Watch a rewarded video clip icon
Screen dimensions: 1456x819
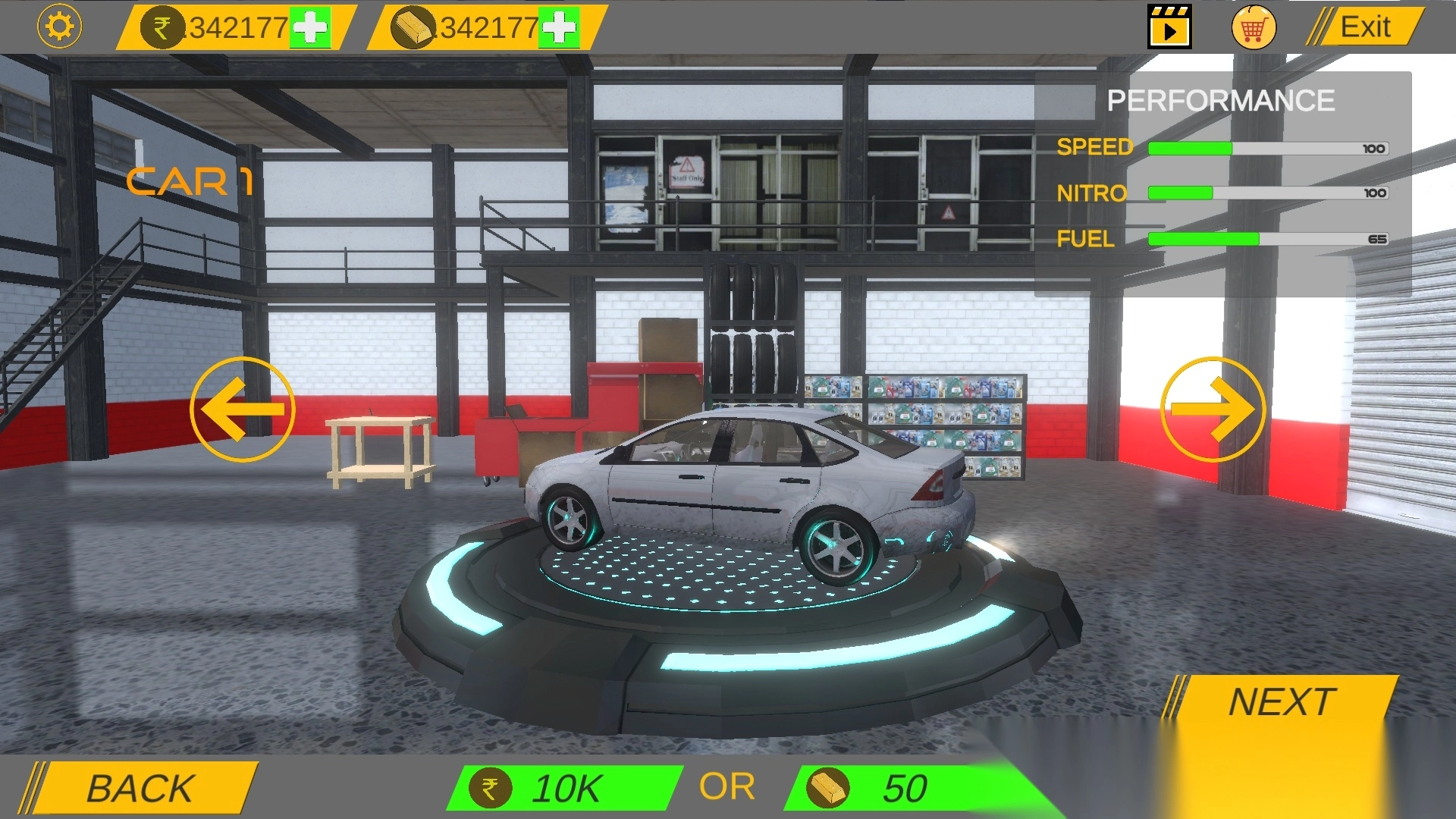click(1169, 27)
